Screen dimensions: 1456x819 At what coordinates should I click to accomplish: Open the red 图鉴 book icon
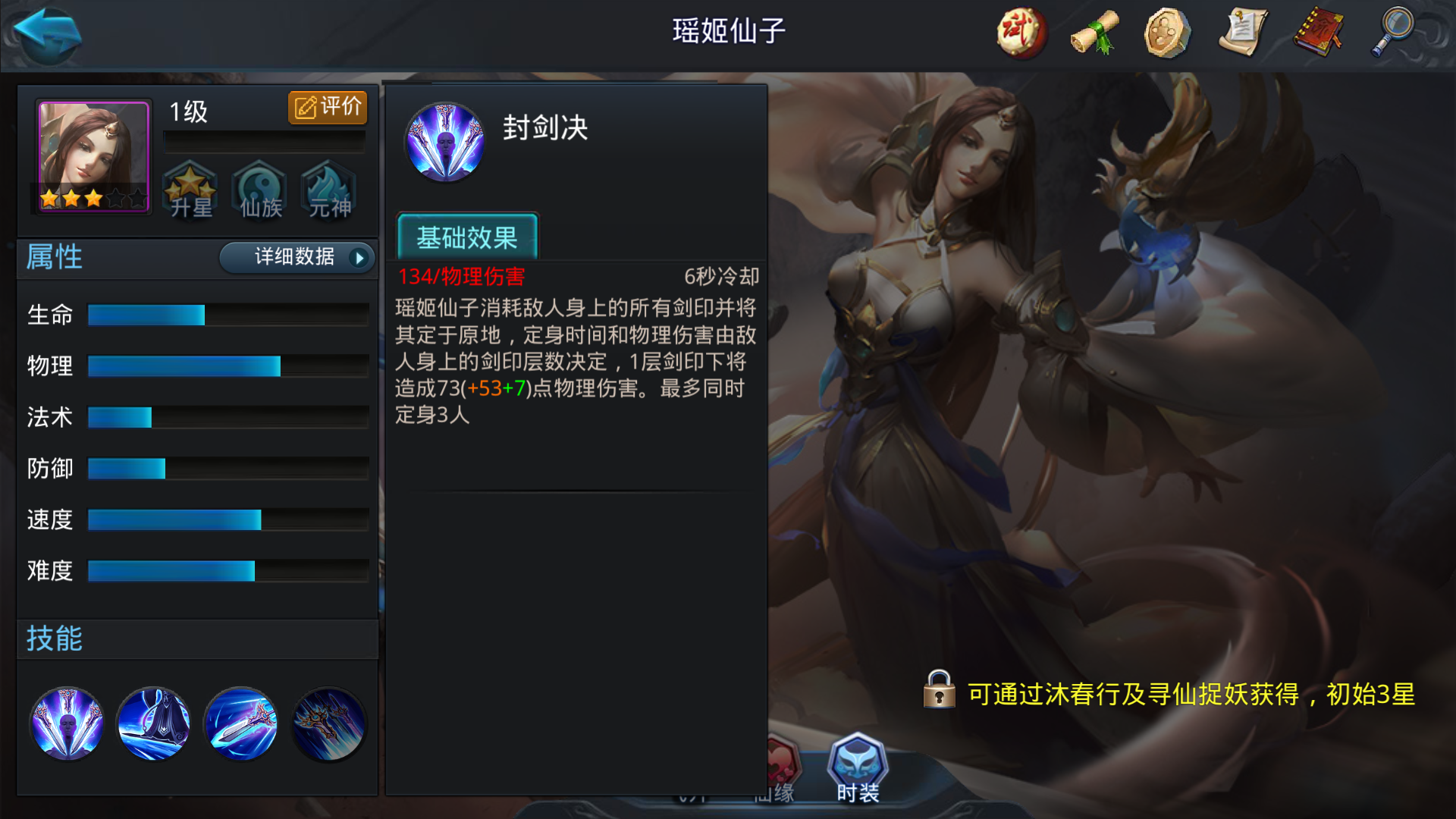(x=1318, y=32)
